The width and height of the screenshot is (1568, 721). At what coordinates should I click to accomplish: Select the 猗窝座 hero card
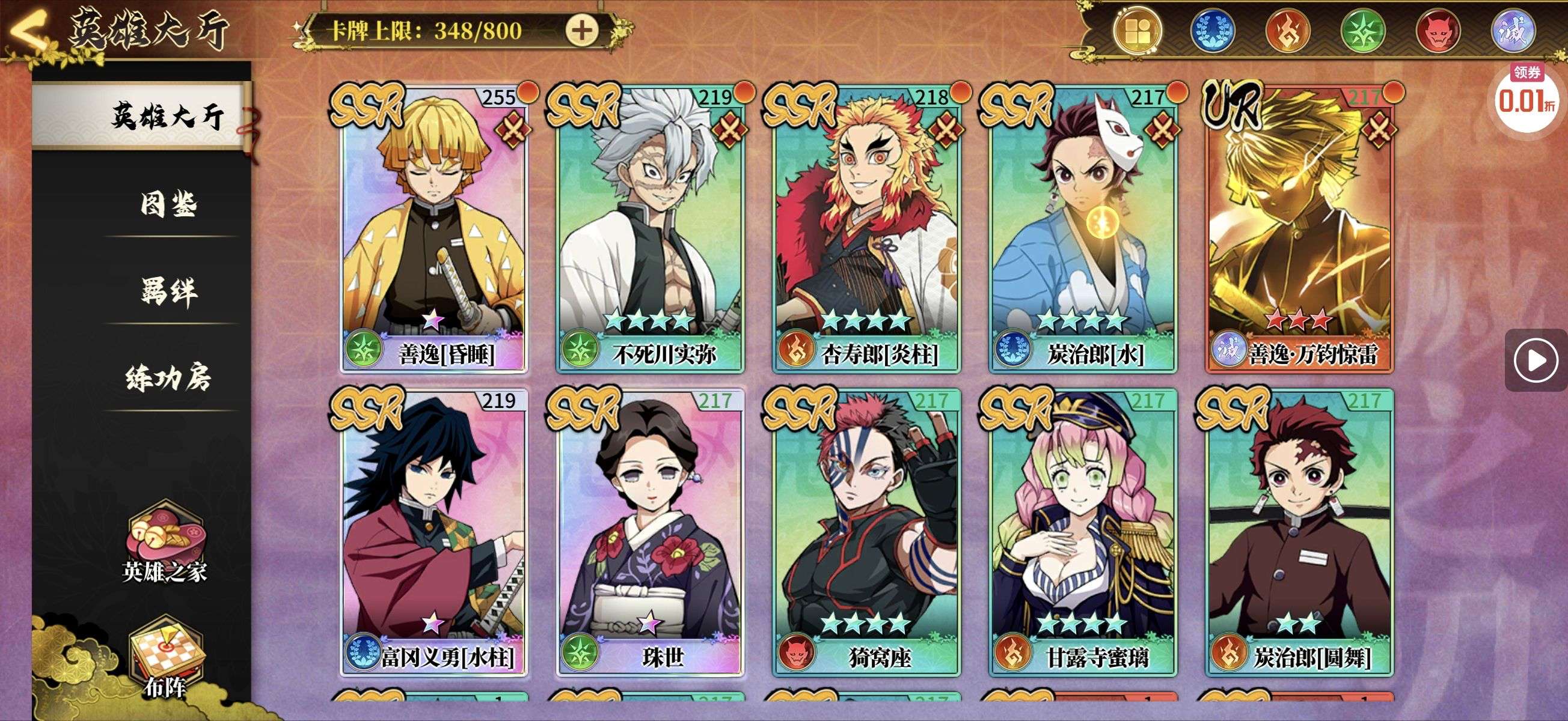tap(866, 532)
